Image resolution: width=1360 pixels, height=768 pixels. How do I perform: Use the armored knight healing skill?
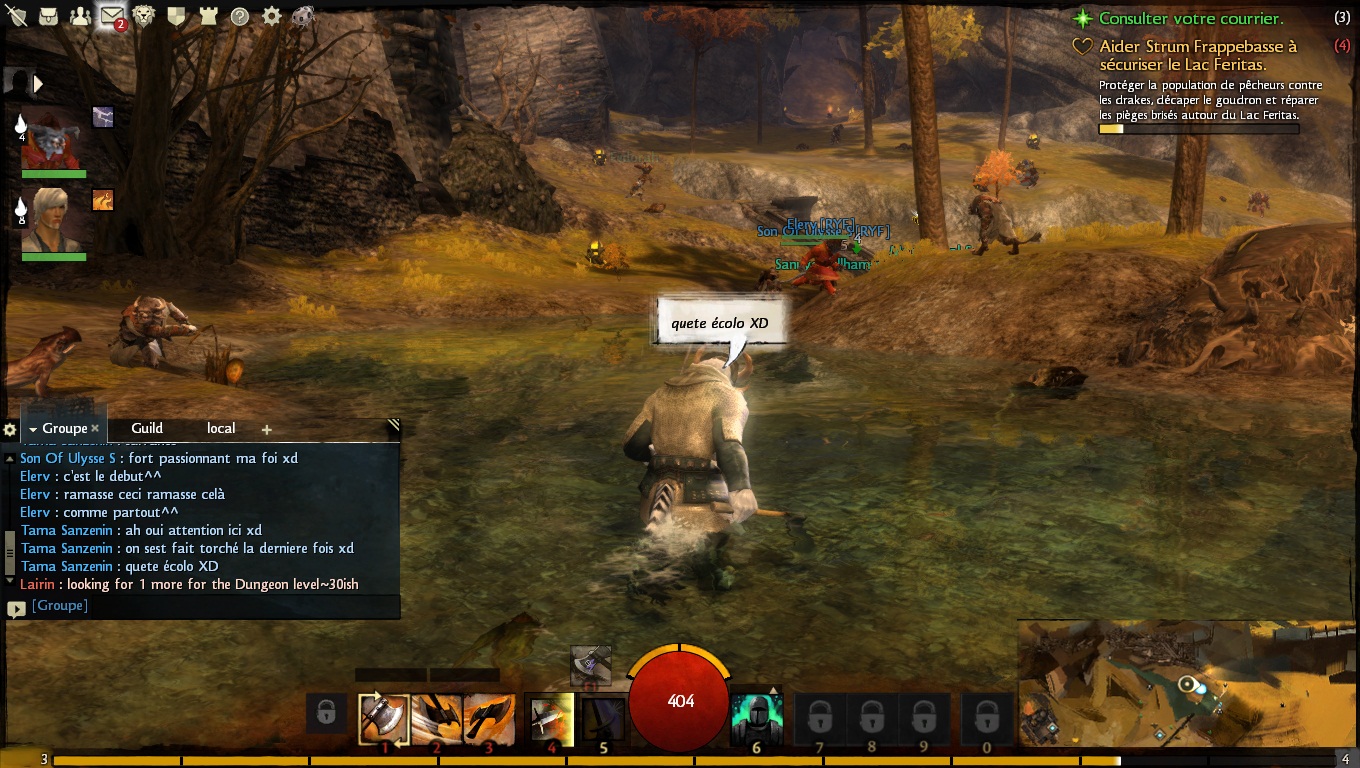(x=756, y=717)
